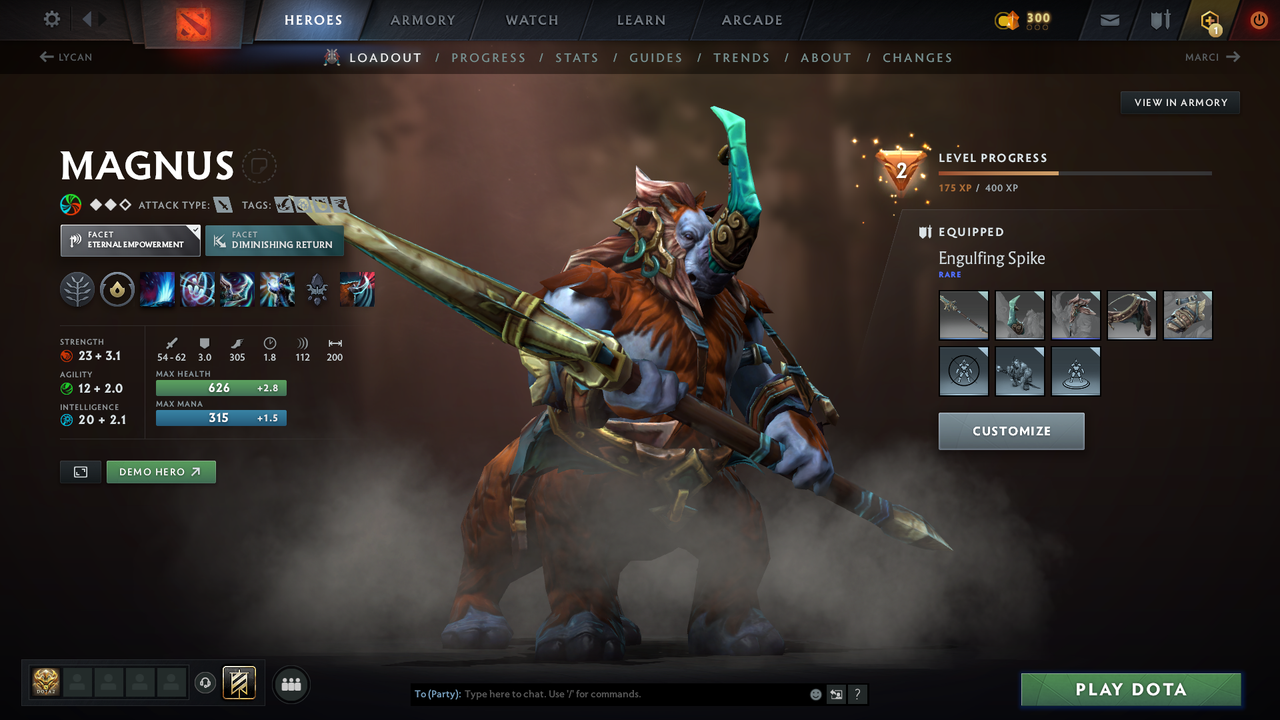Toggle the voice chat microphone icon
The height and width of the screenshot is (720, 1280).
207,682
